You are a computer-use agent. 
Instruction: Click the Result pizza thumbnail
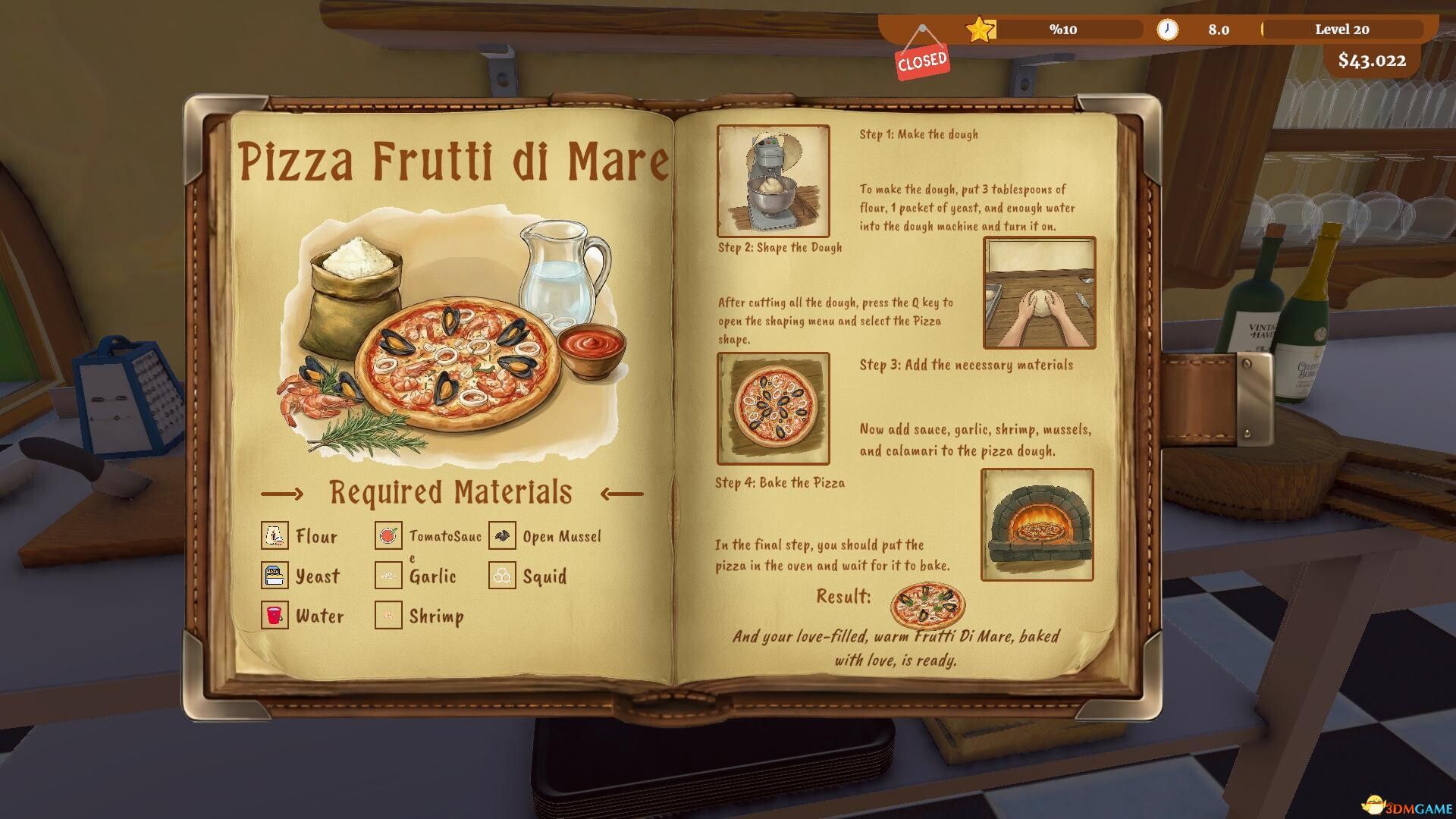(927, 607)
